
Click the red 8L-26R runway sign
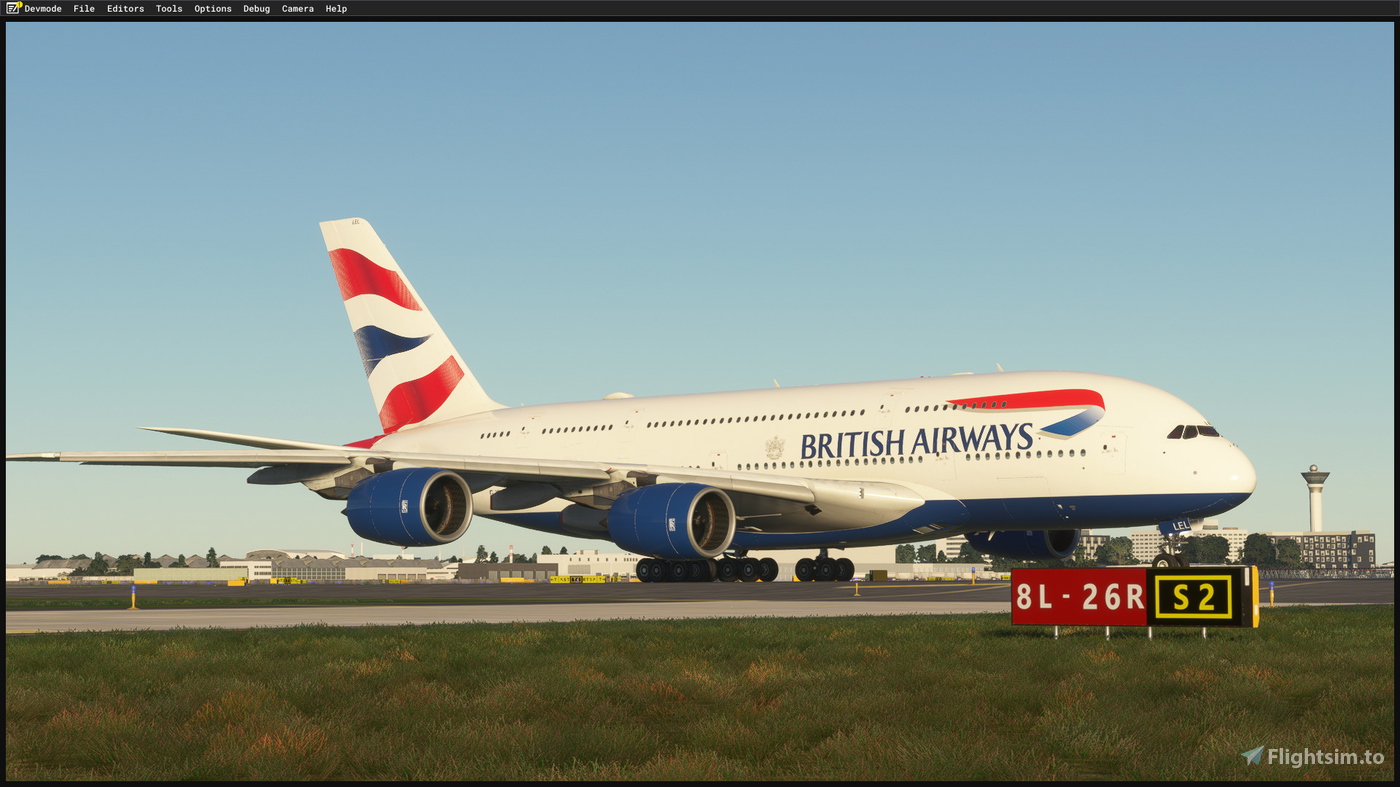(1078, 597)
